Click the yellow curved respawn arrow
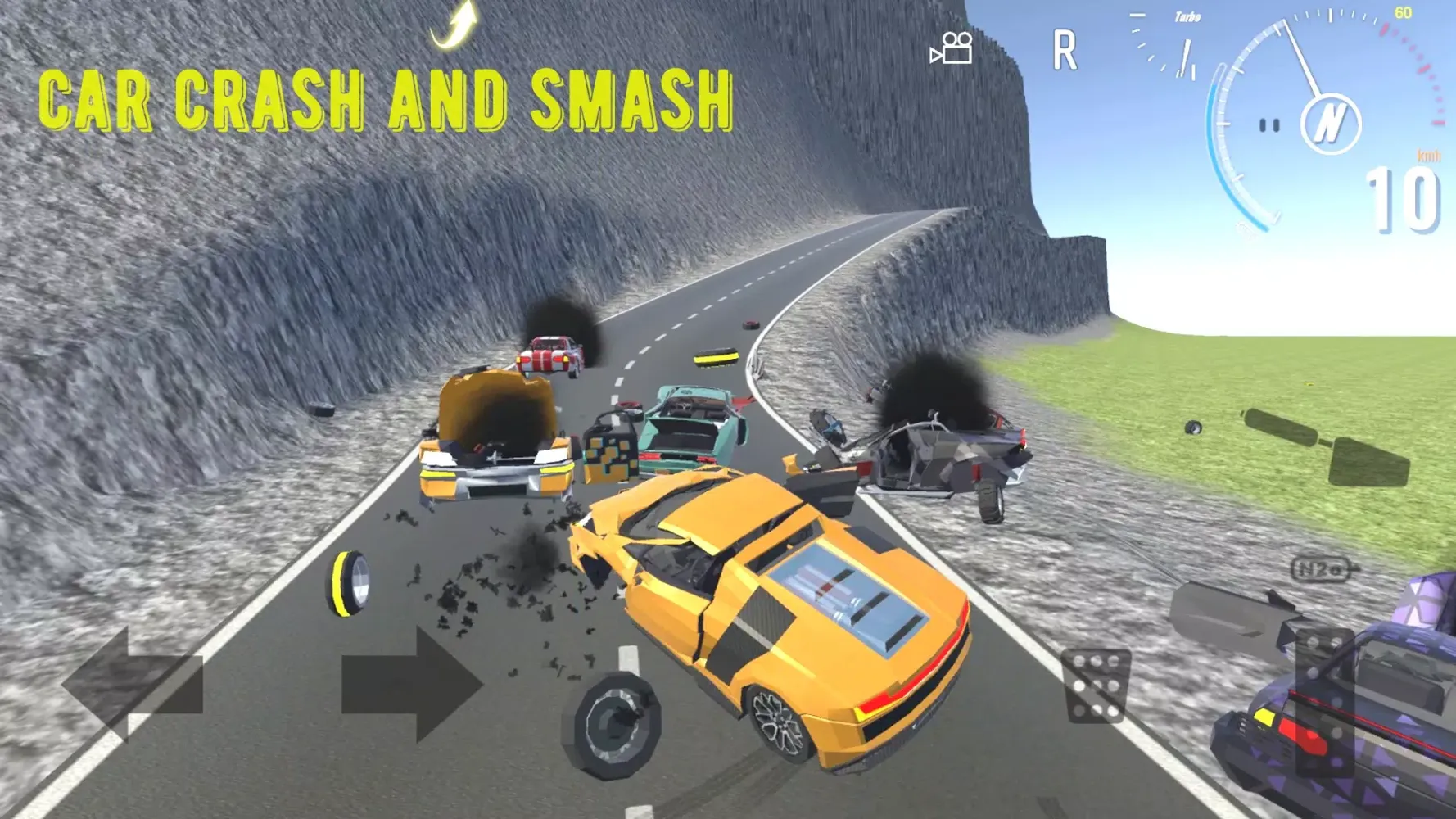1456x819 pixels. [x=455, y=25]
